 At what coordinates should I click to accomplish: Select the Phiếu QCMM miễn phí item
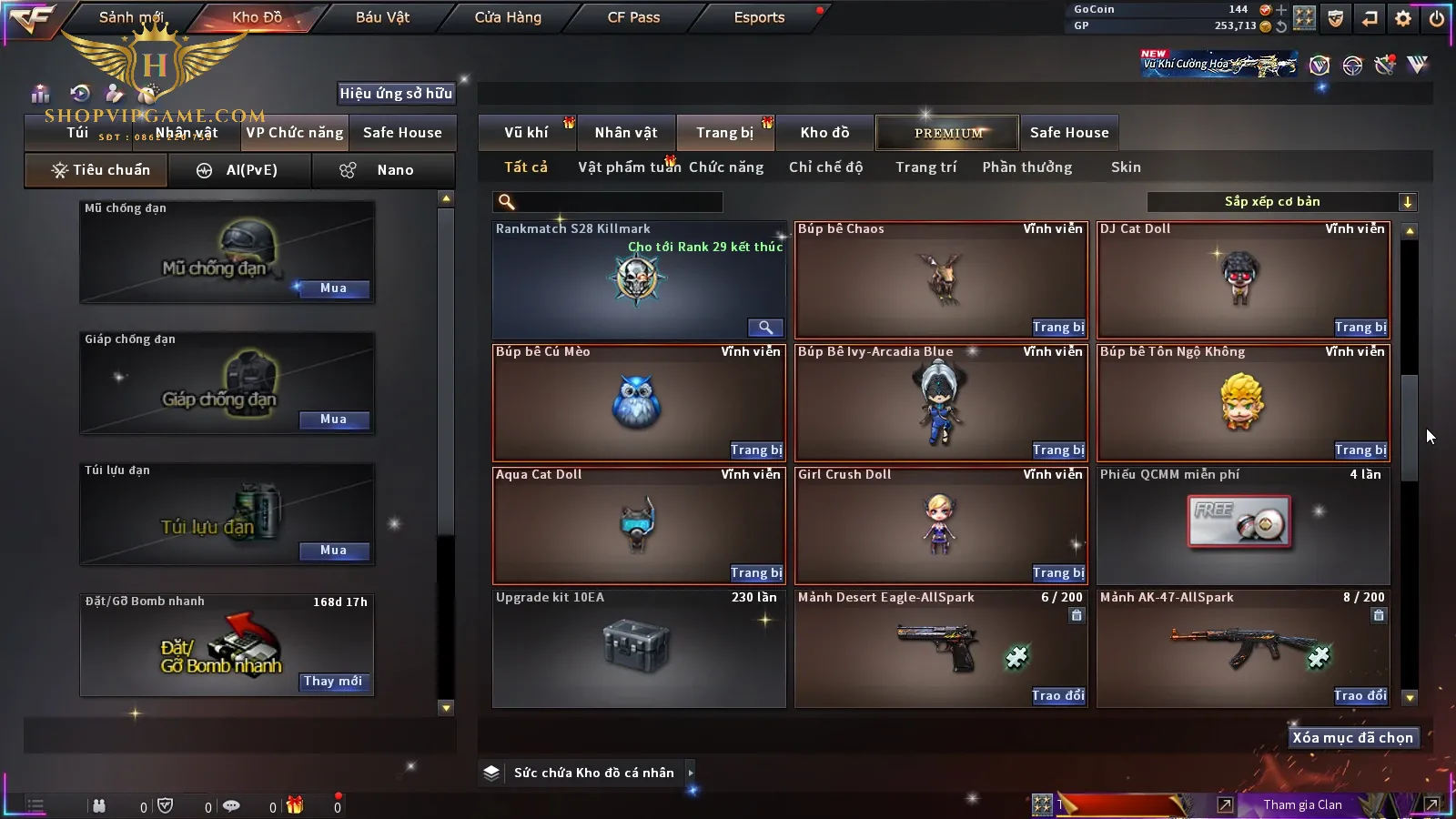coord(1242,525)
